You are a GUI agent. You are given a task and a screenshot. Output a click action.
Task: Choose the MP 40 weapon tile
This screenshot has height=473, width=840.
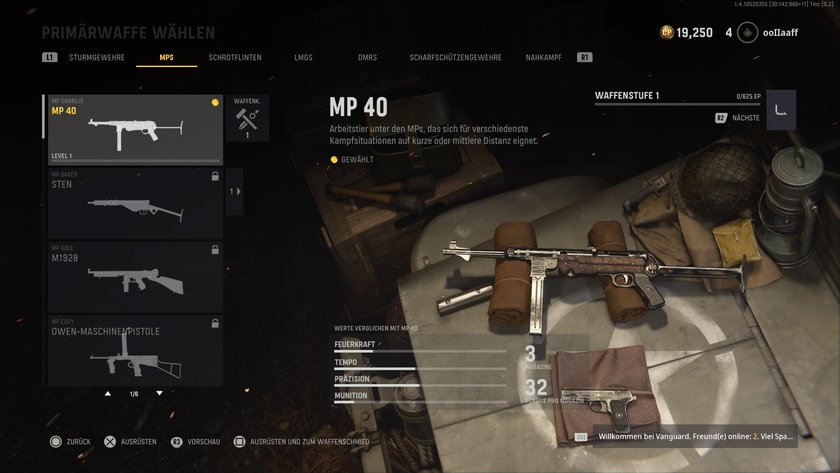[135, 129]
